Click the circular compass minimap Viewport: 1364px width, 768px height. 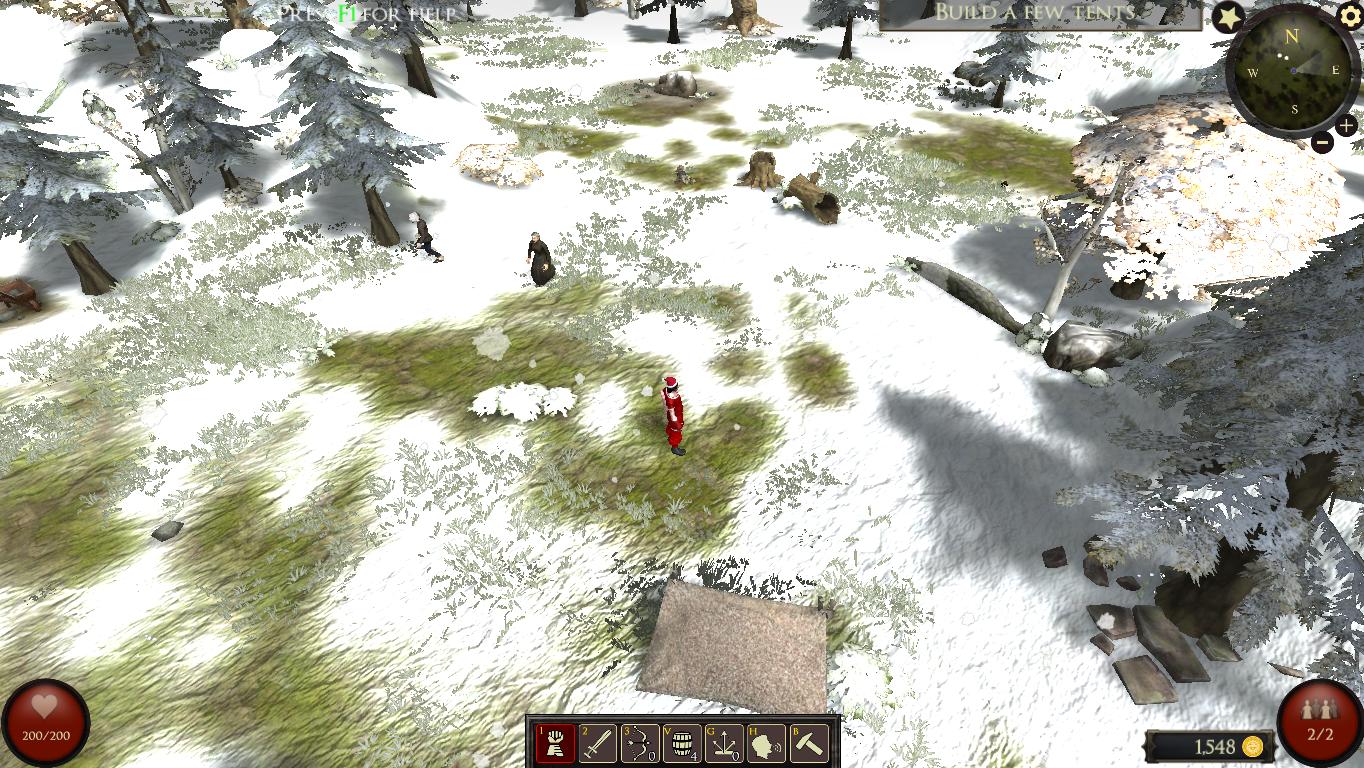(x=1292, y=72)
